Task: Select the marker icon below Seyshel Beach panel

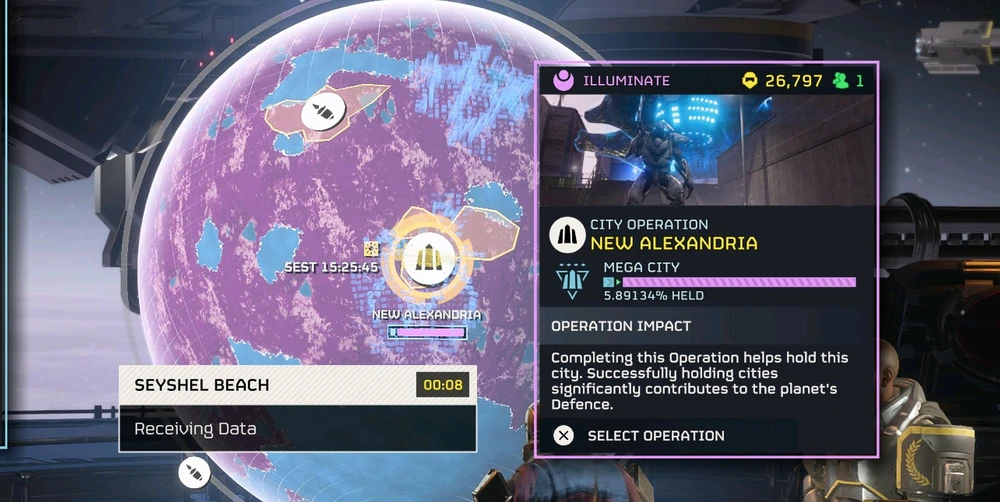Action: pos(192,473)
